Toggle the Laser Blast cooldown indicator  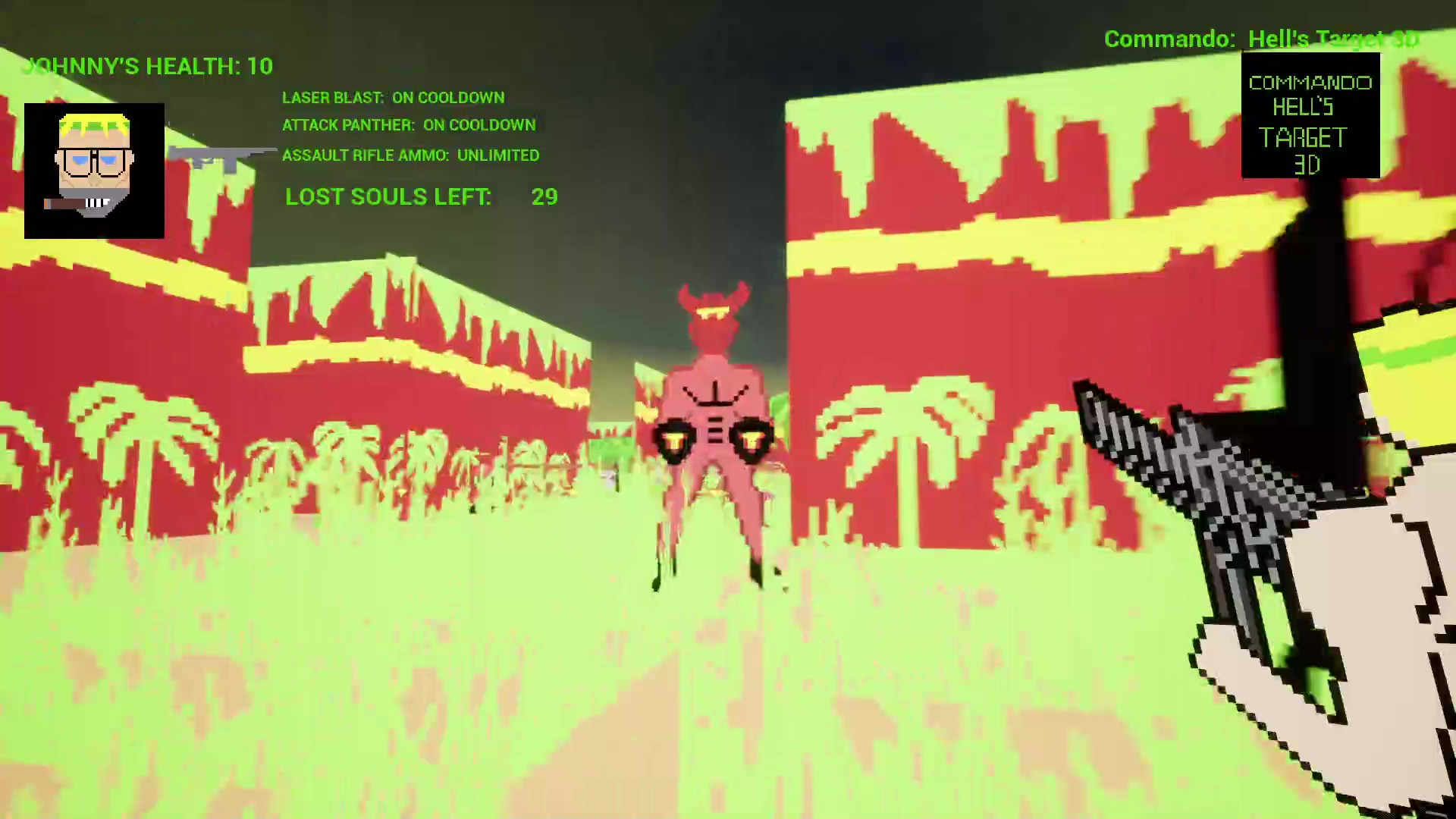tap(394, 97)
